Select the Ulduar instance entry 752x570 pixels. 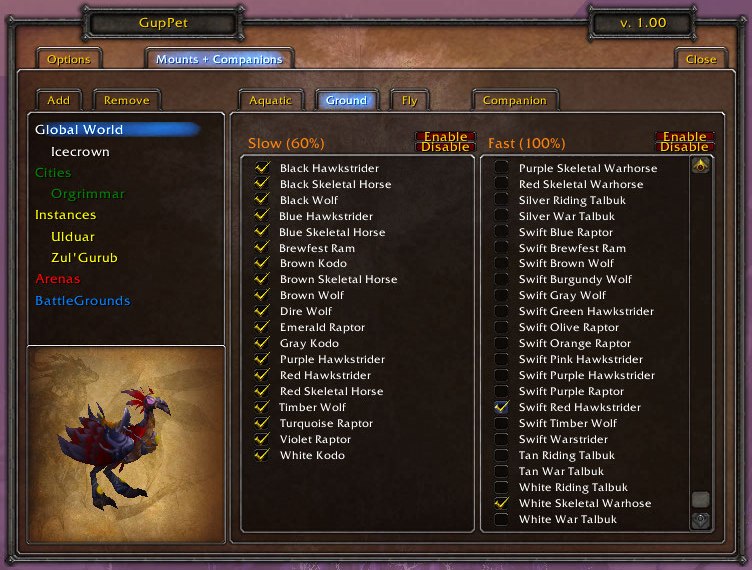pos(74,236)
